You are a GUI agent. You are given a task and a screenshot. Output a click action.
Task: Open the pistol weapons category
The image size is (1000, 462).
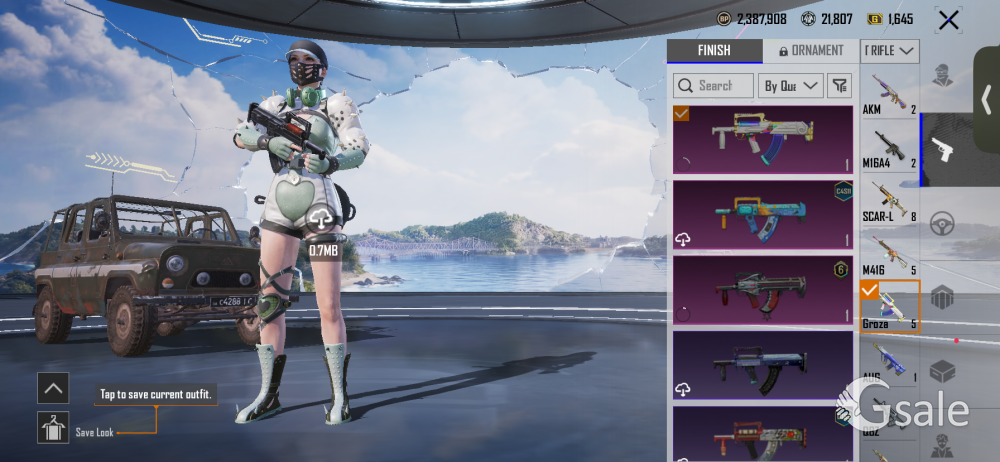942,150
